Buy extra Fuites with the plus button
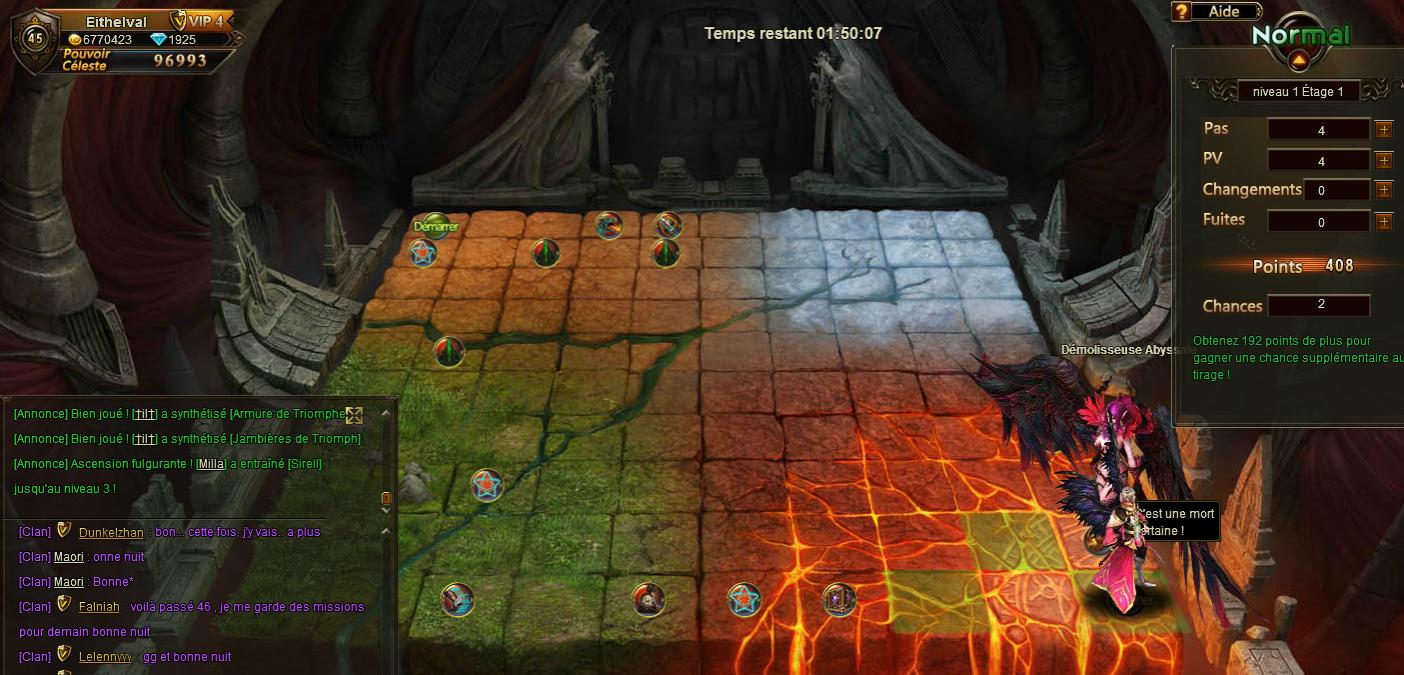This screenshot has height=675, width=1404. (x=1384, y=221)
